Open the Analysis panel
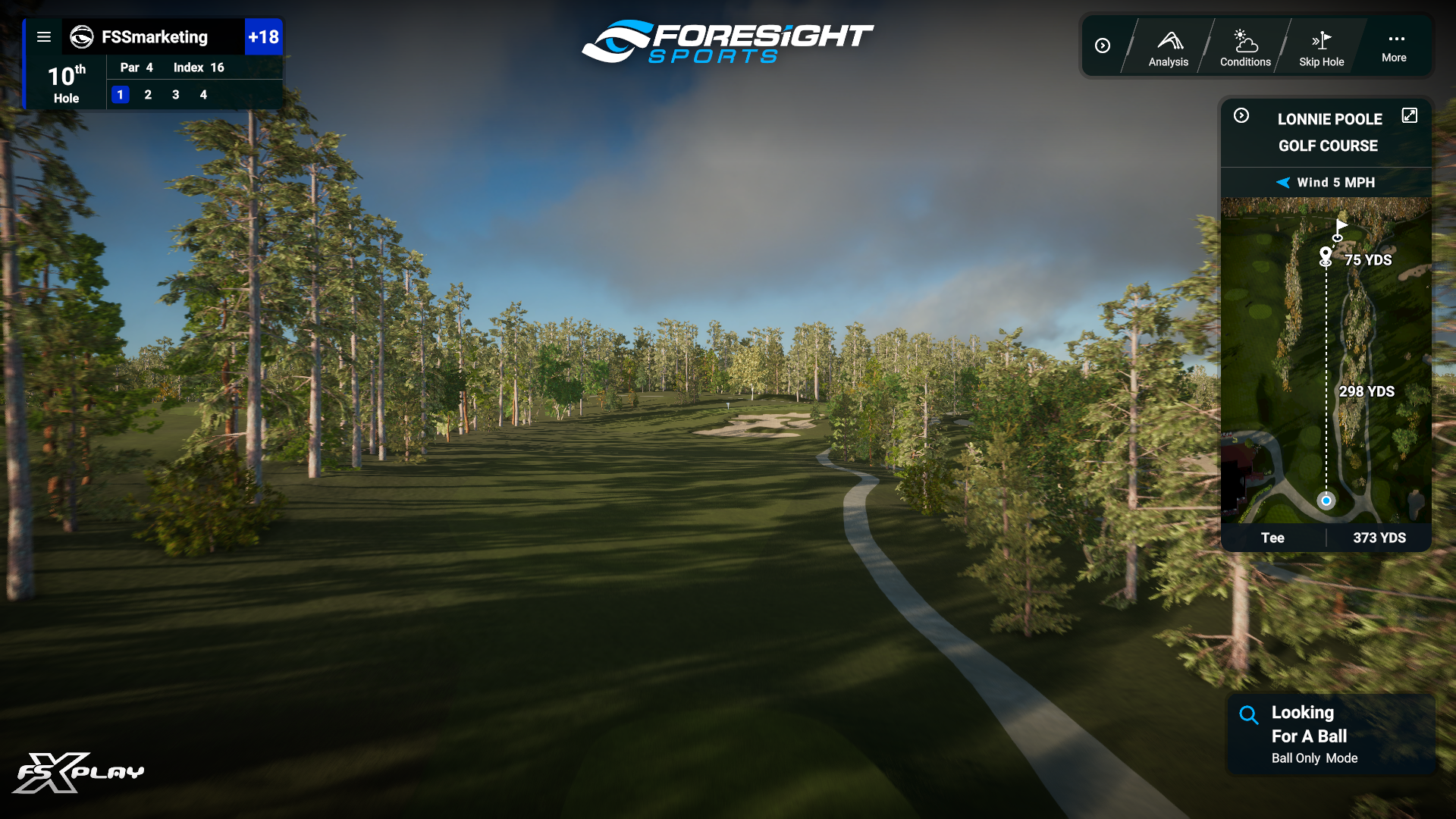The height and width of the screenshot is (819, 1456). point(1168,45)
